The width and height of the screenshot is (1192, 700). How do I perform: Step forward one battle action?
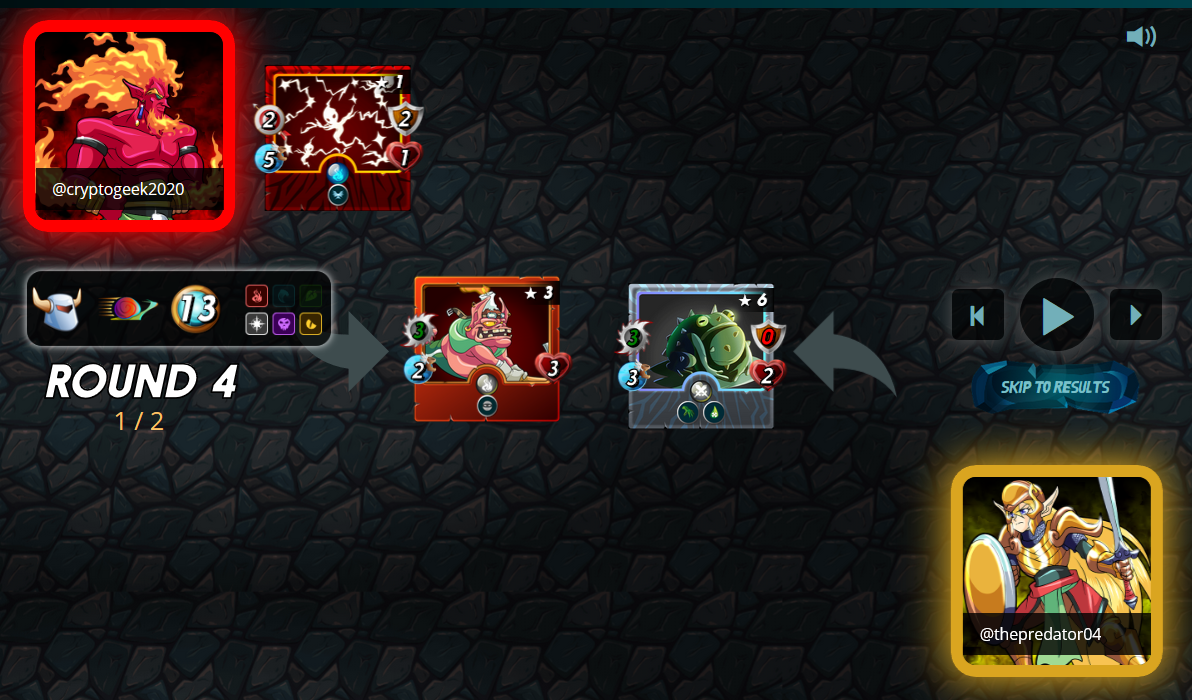pyautogui.click(x=1135, y=315)
